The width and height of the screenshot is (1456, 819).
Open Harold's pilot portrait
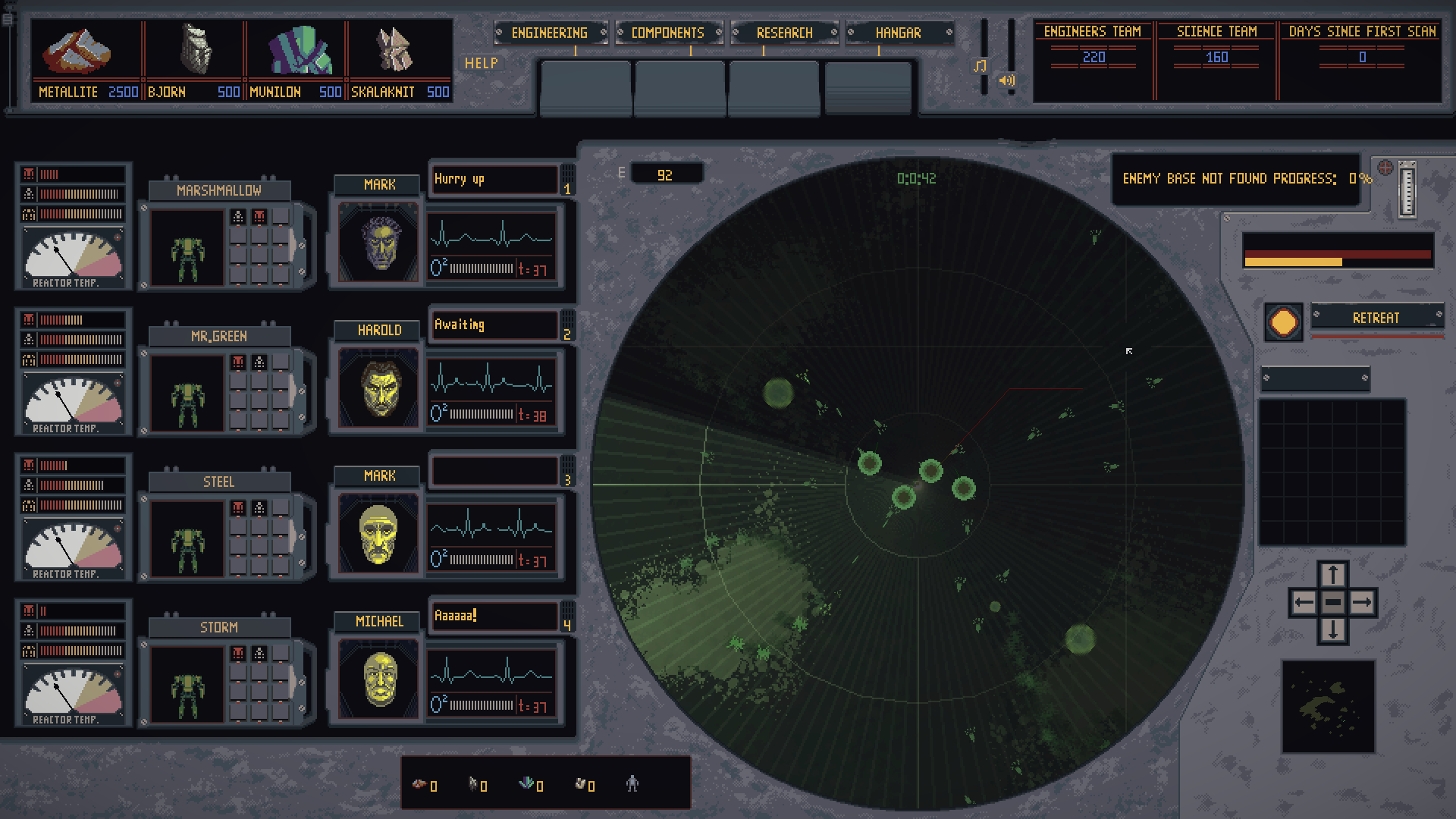(377, 388)
